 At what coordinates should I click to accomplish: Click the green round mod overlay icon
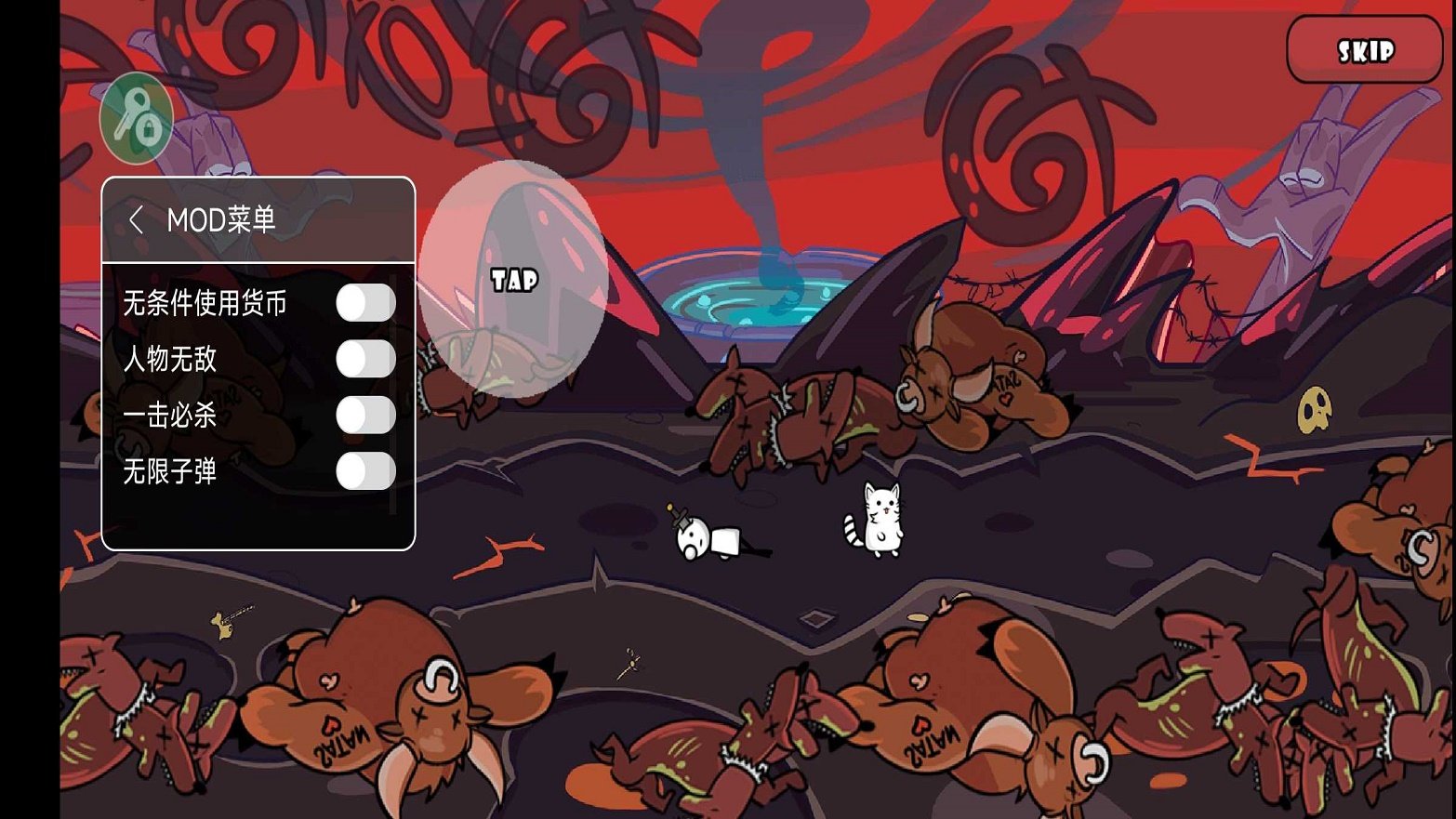137,118
